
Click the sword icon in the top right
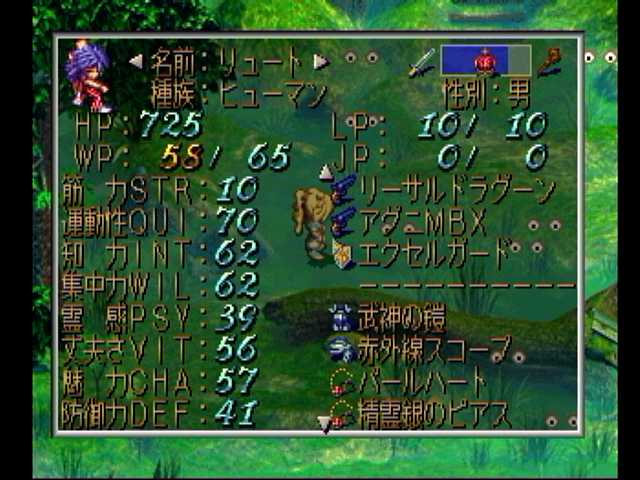tap(421, 62)
